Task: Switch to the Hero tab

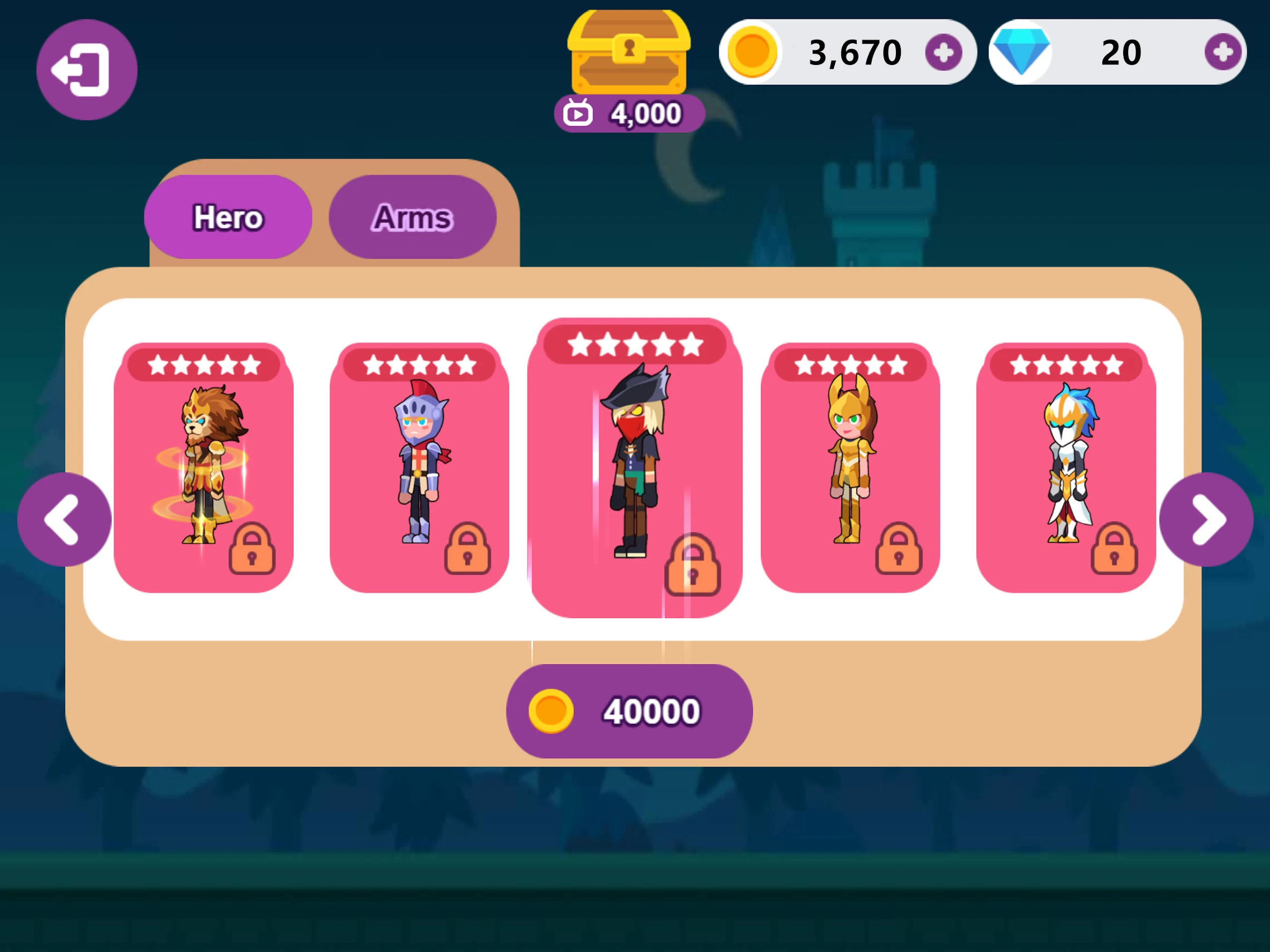Action: (228, 217)
